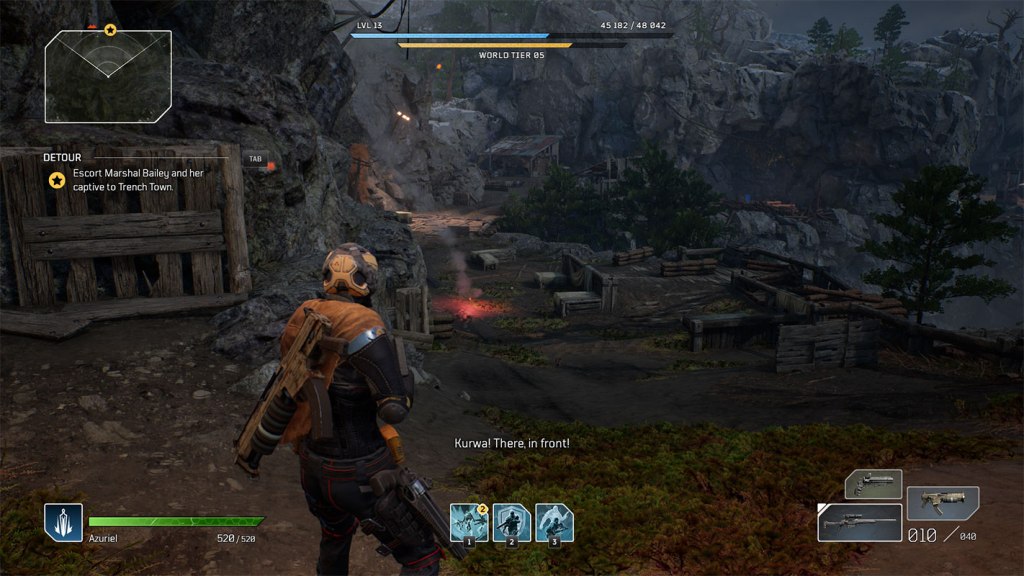1024x576 pixels.
Task: Click the minimap in the corner
Action: 108,76
